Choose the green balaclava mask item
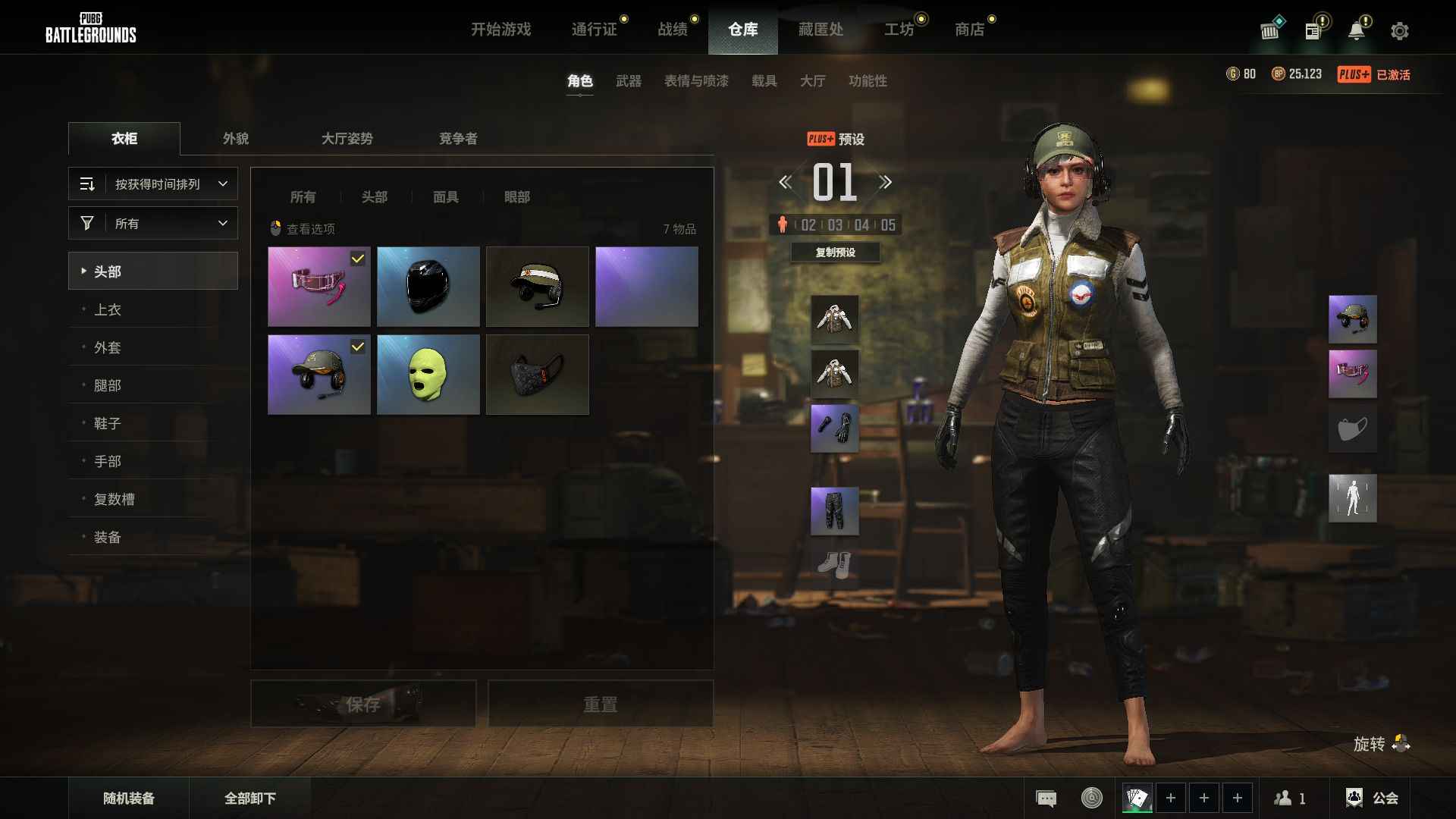 click(428, 375)
